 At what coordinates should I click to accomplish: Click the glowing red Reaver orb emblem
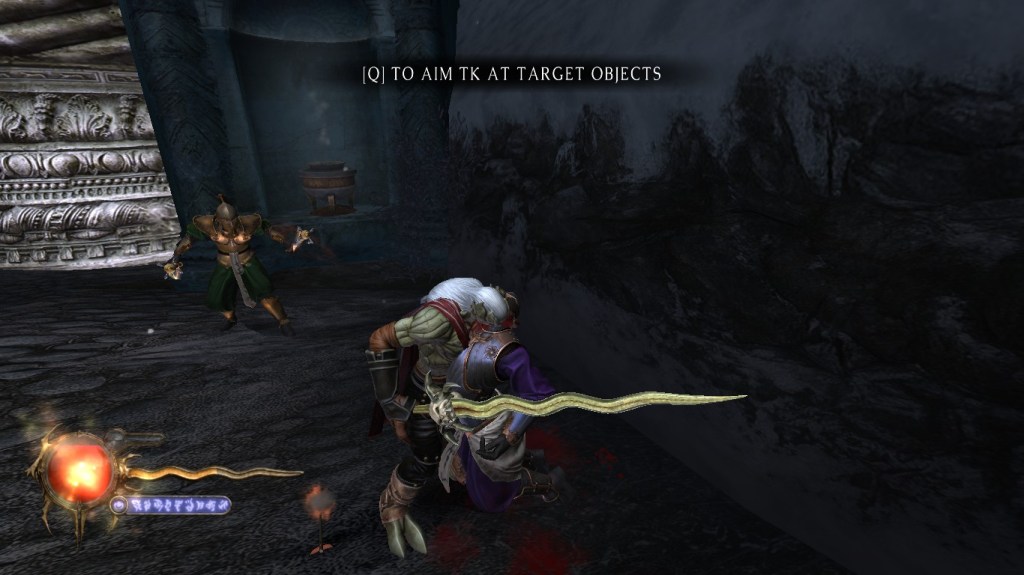[80, 468]
